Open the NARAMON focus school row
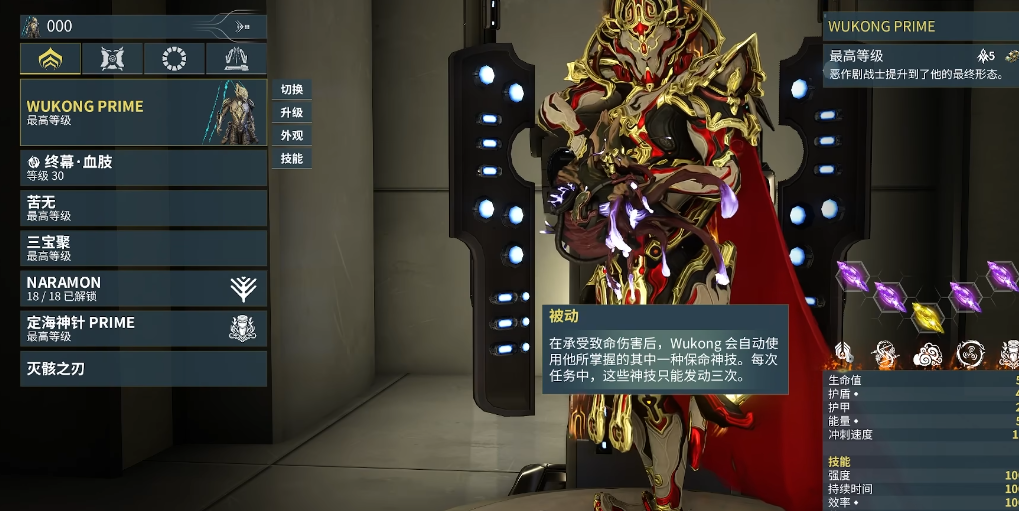The height and width of the screenshot is (511, 1019). (x=143, y=288)
